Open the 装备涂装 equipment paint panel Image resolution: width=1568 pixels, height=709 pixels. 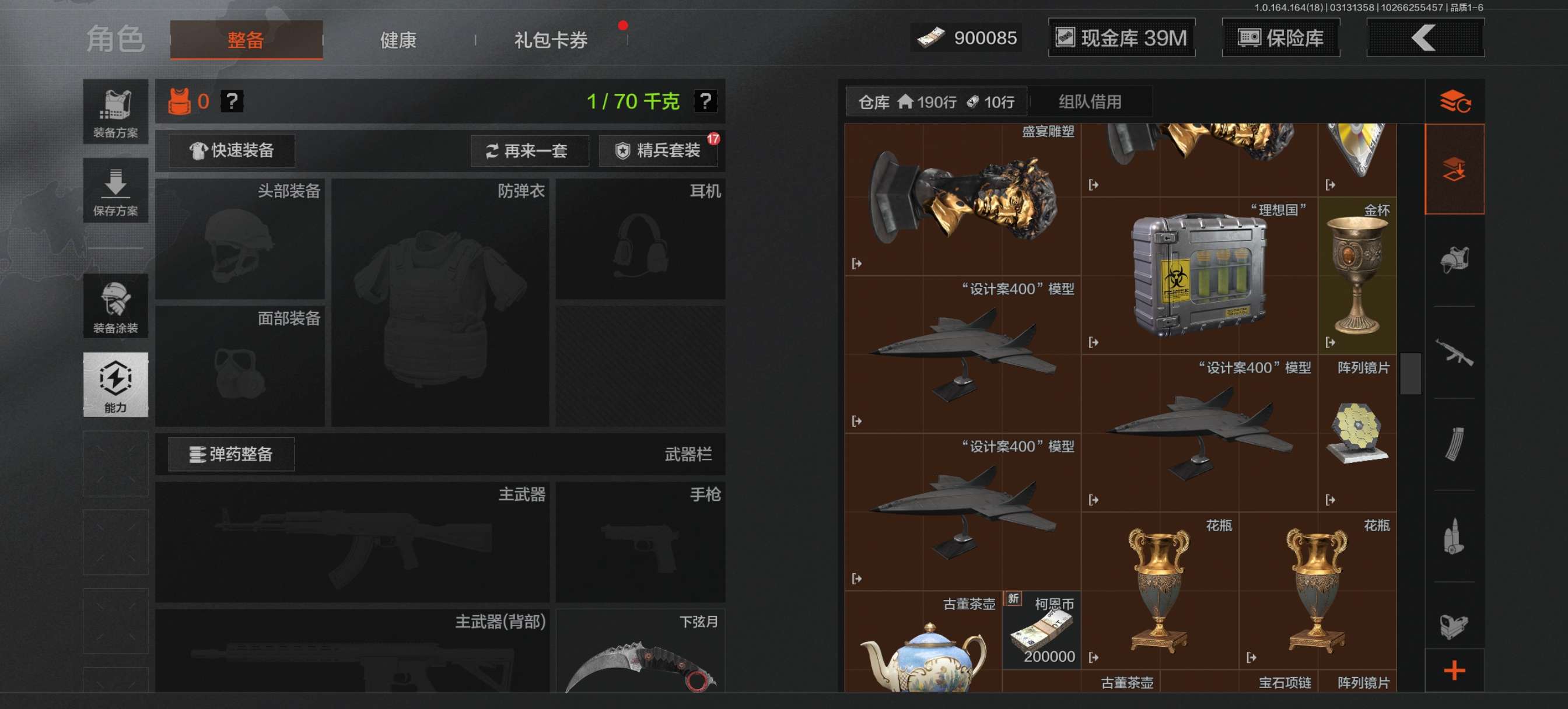[116, 306]
